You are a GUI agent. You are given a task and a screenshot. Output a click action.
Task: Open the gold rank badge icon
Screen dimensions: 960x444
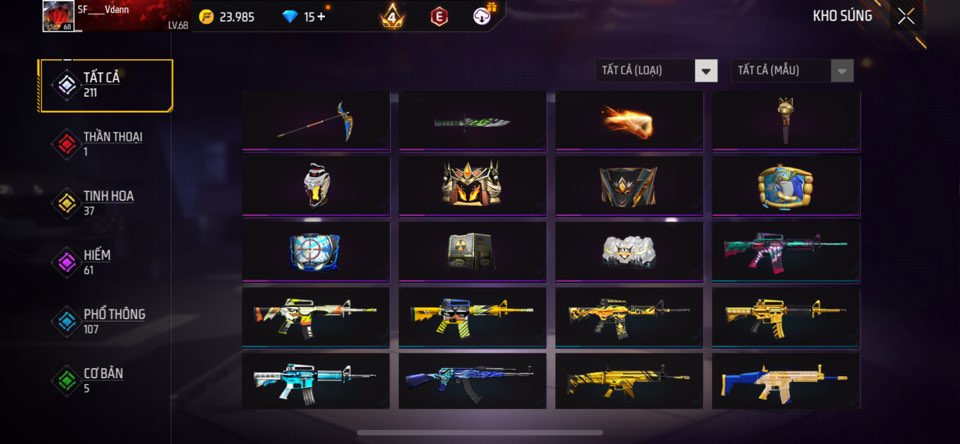click(x=392, y=16)
